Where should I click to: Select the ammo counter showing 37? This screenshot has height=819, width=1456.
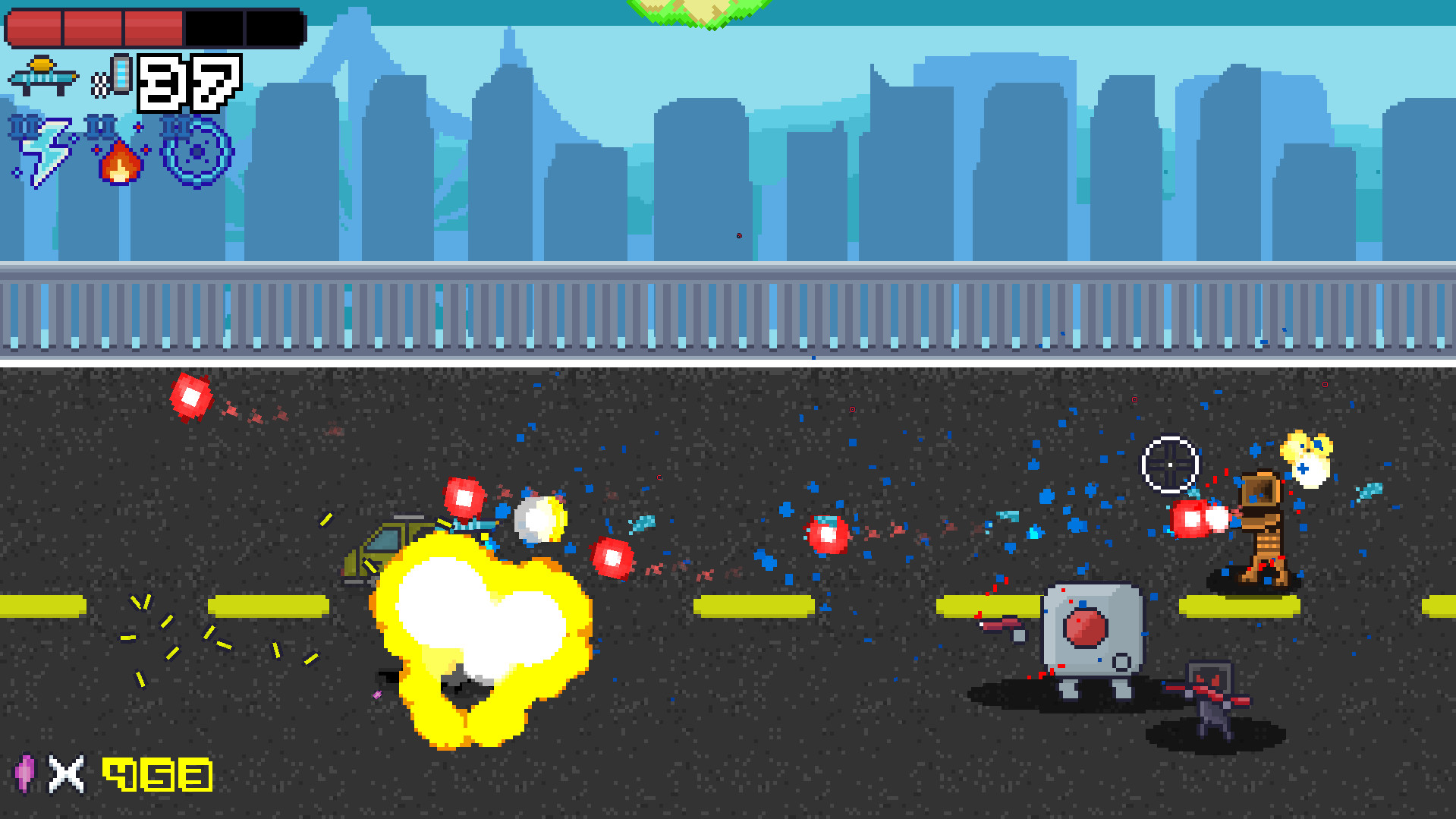(186, 83)
